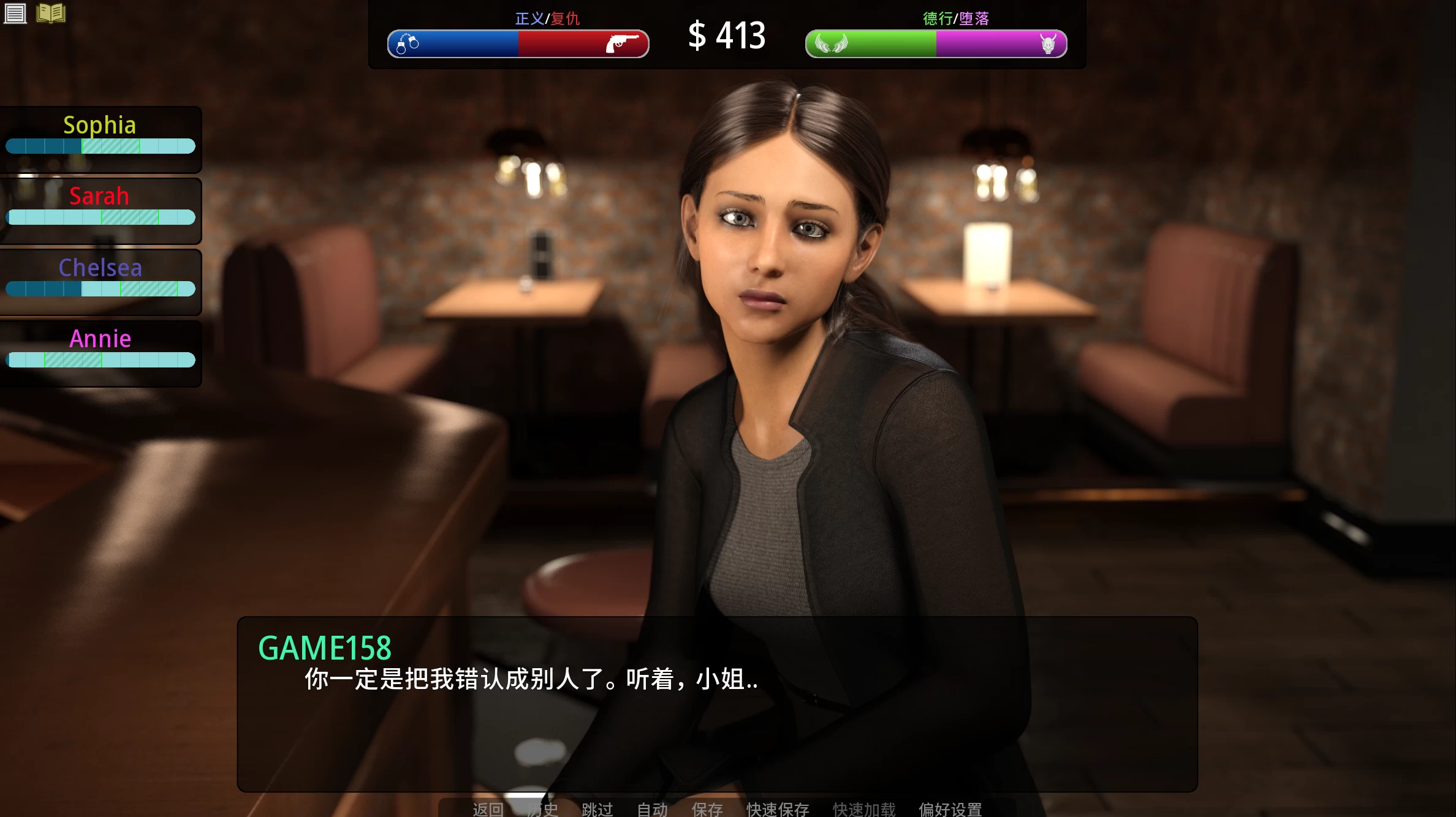The width and height of the screenshot is (1456, 817).
Task: Click the 返回 back button
Action: pos(487,809)
